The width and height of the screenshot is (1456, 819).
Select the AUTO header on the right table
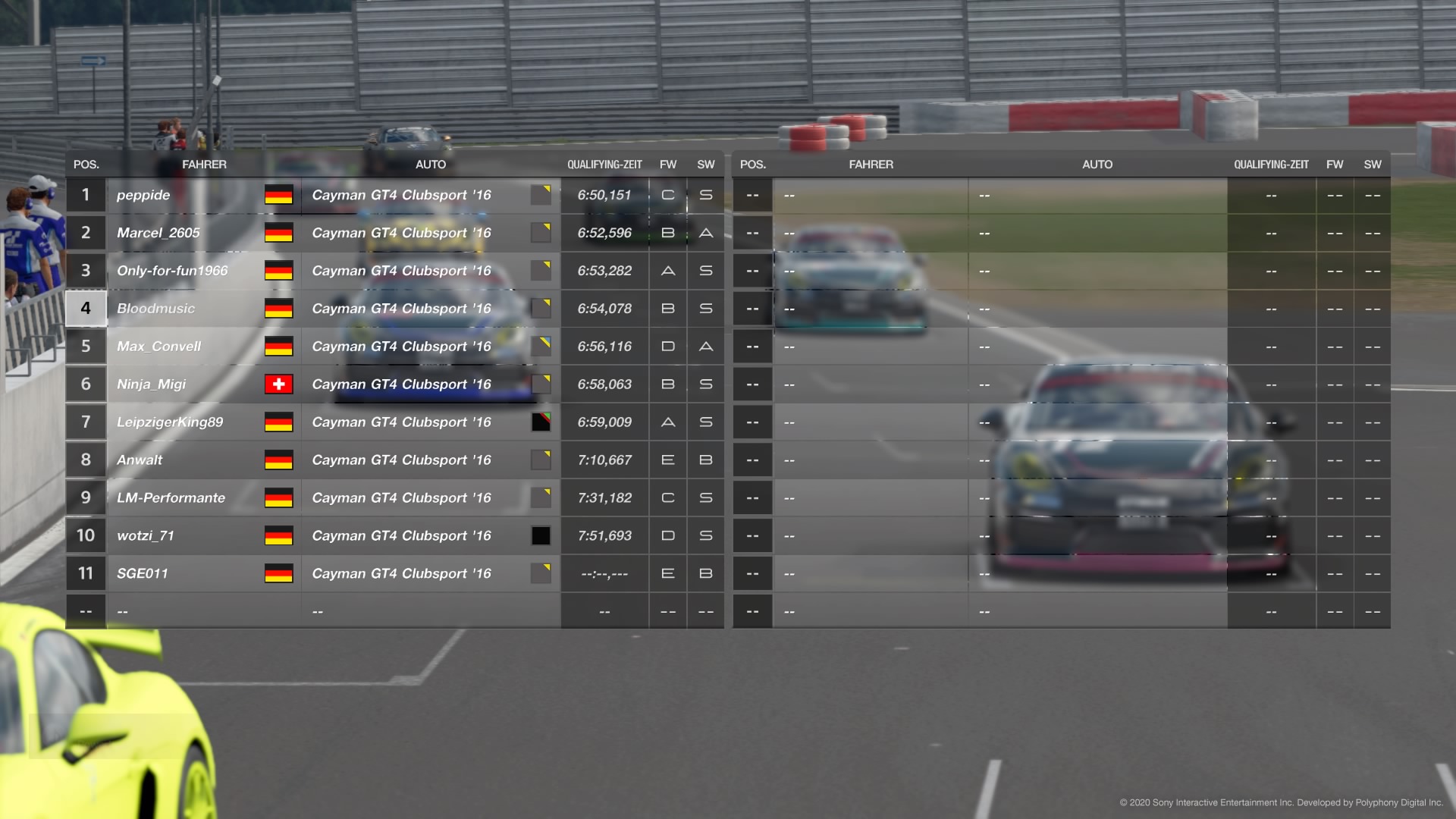(1097, 164)
